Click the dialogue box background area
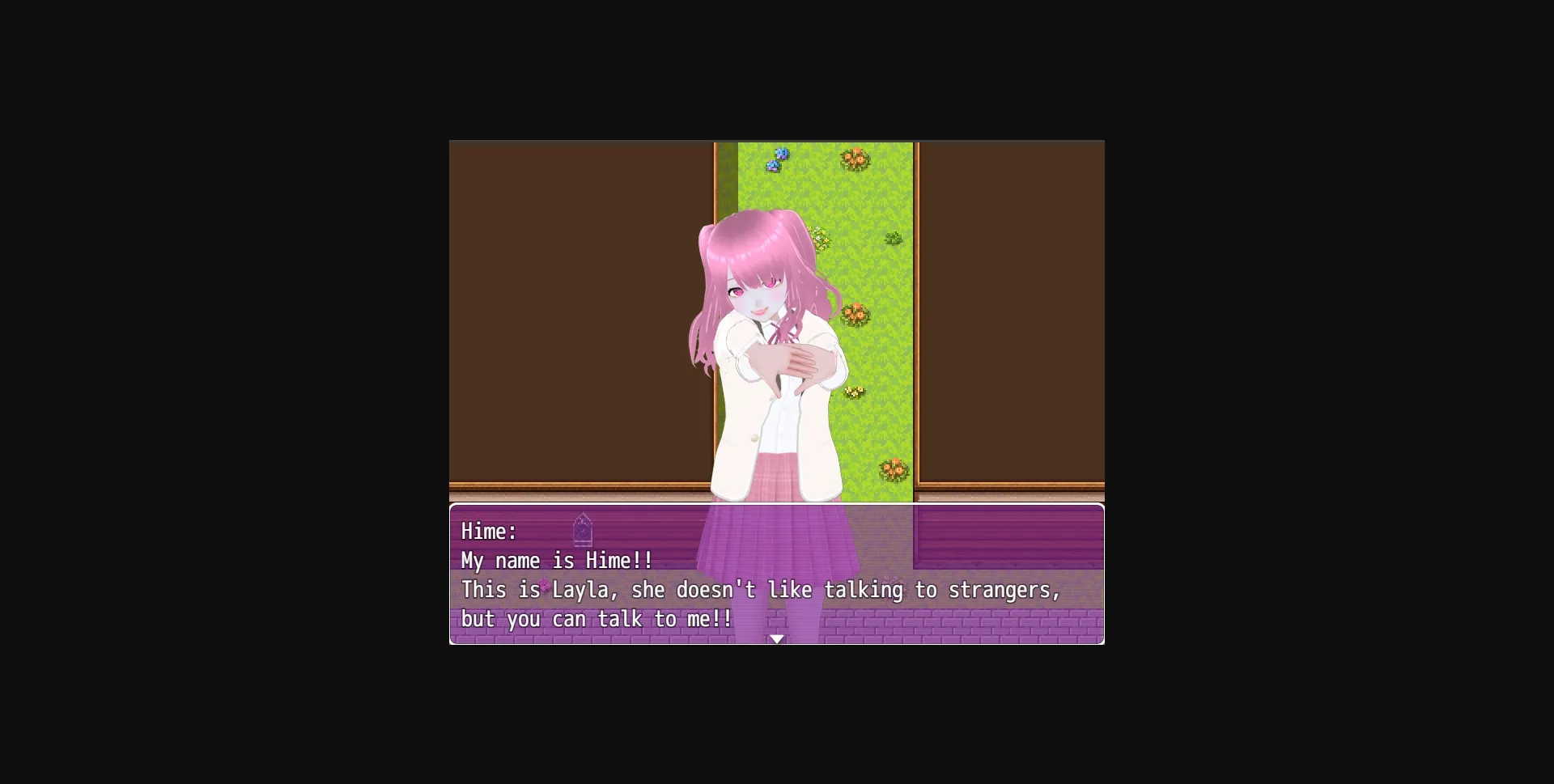 click(1012, 534)
